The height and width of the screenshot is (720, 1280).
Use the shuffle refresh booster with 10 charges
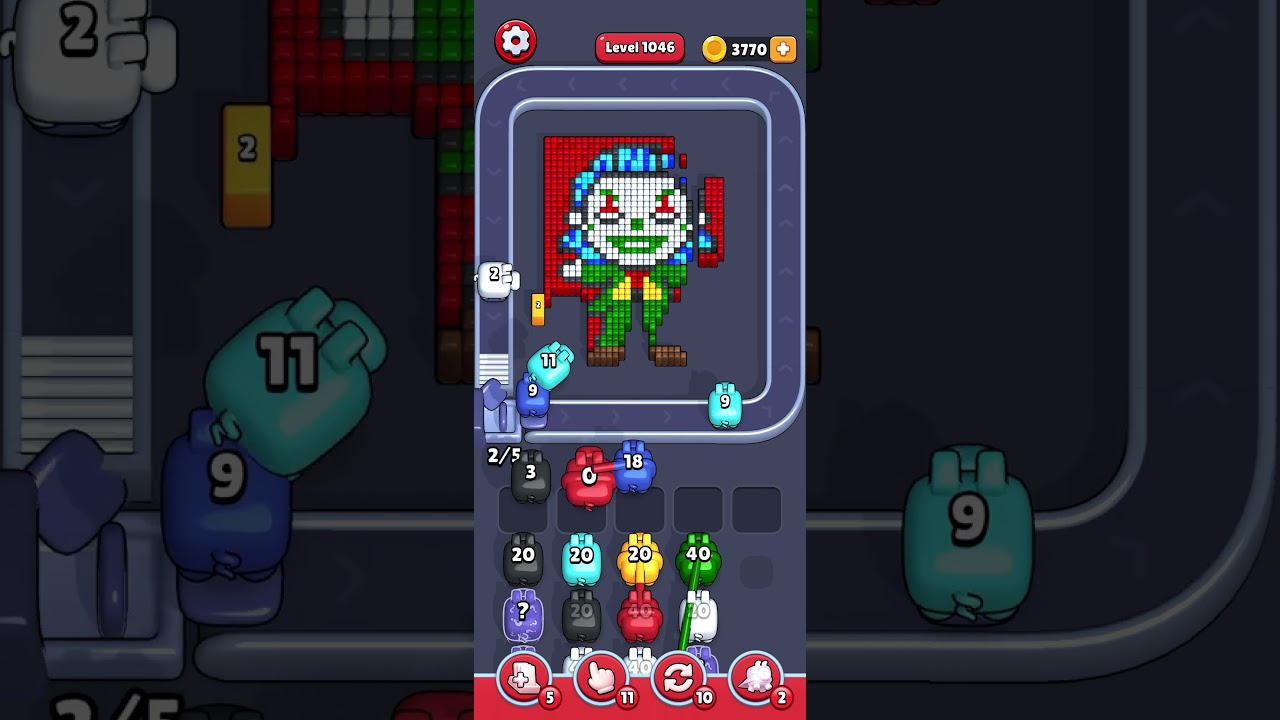click(679, 676)
